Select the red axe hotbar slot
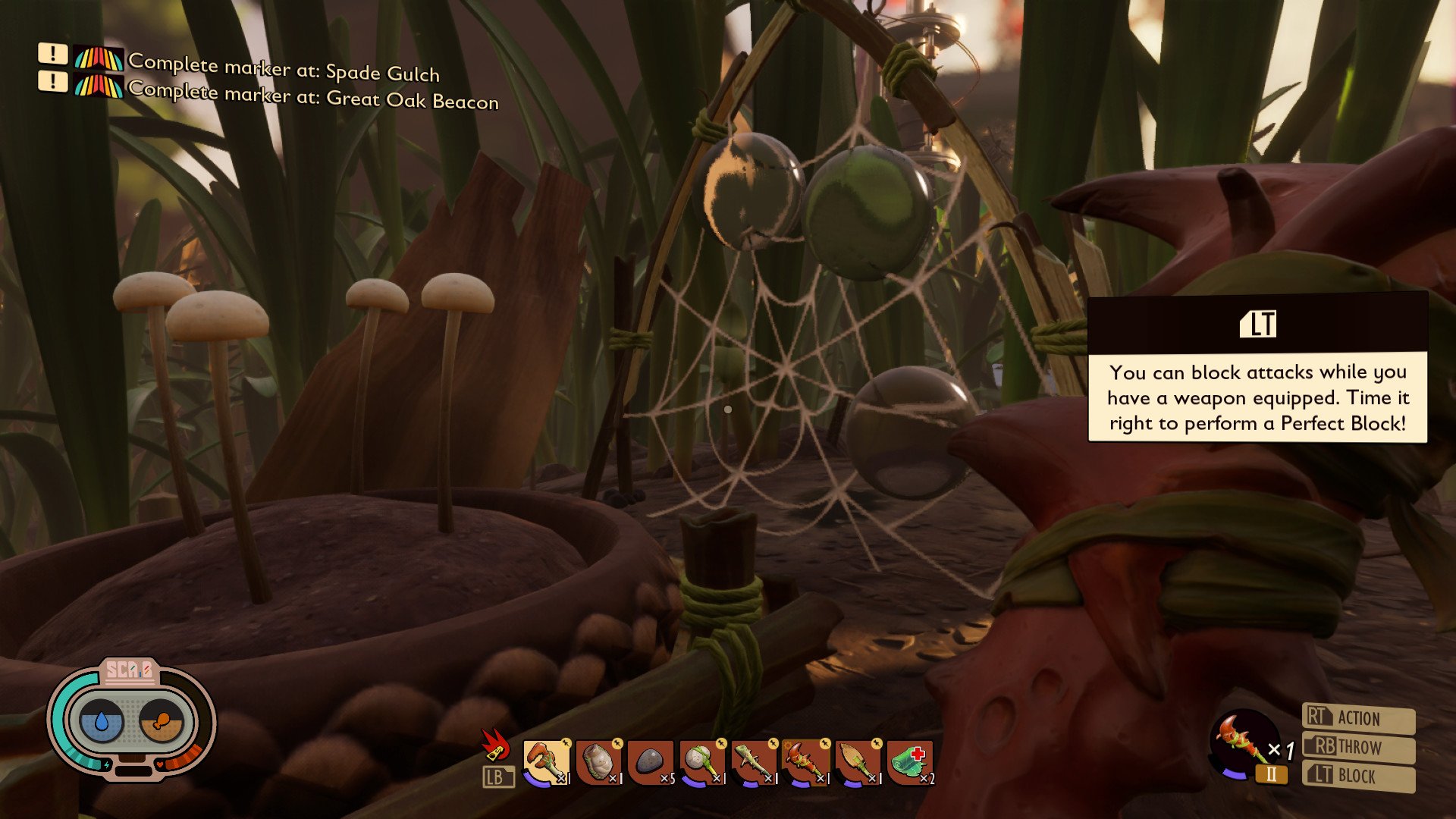Image resolution: width=1456 pixels, height=819 pixels. (546, 761)
